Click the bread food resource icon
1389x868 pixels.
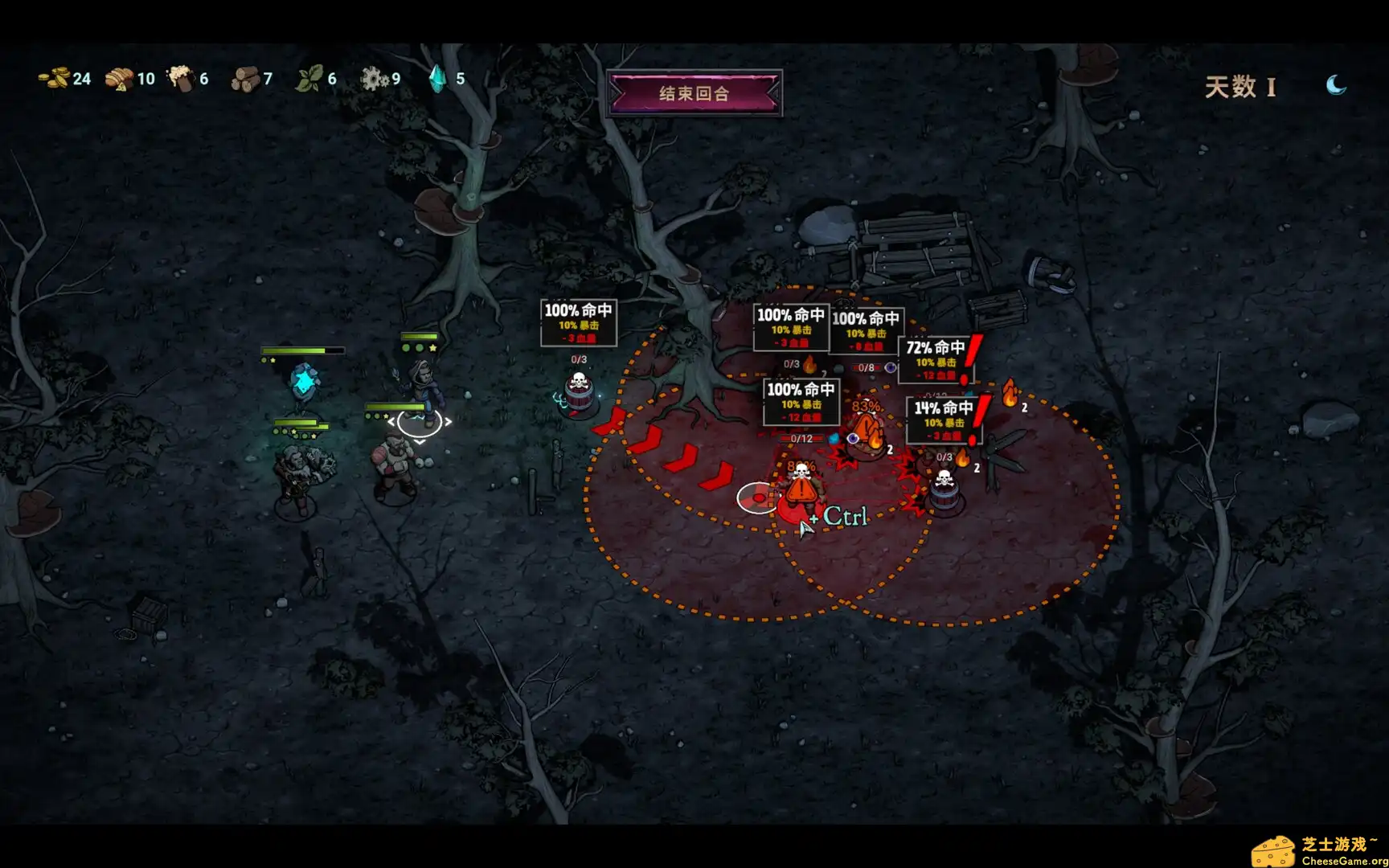[119, 79]
